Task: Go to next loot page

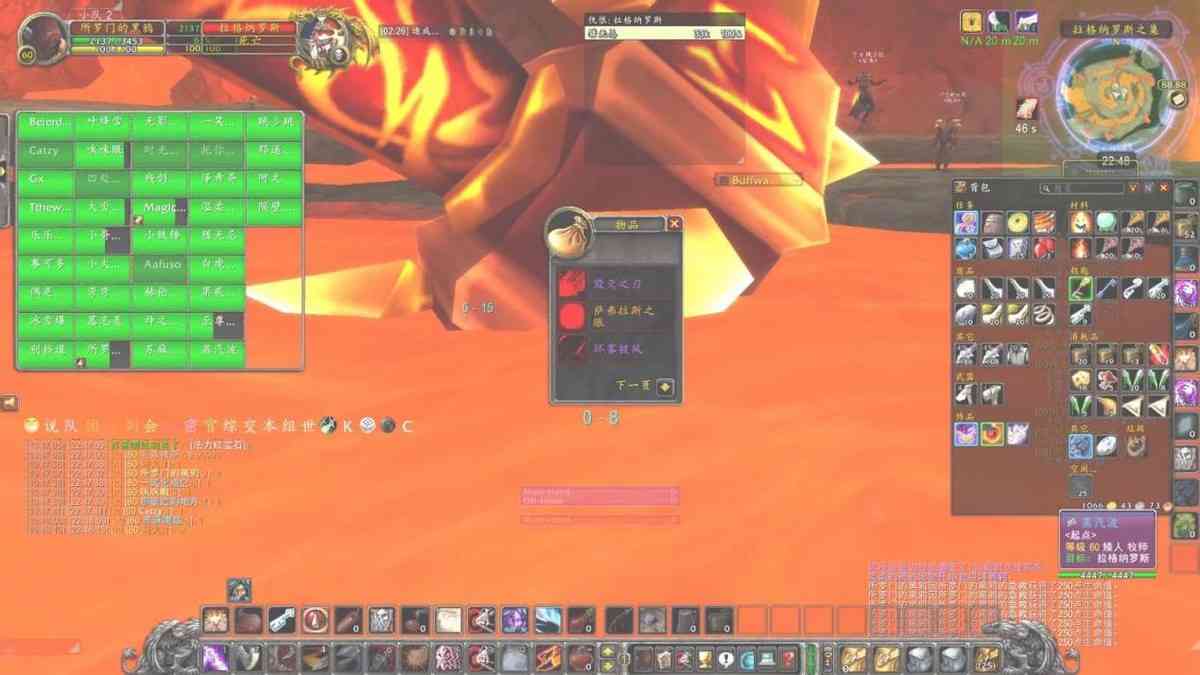Action: (666, 387)
